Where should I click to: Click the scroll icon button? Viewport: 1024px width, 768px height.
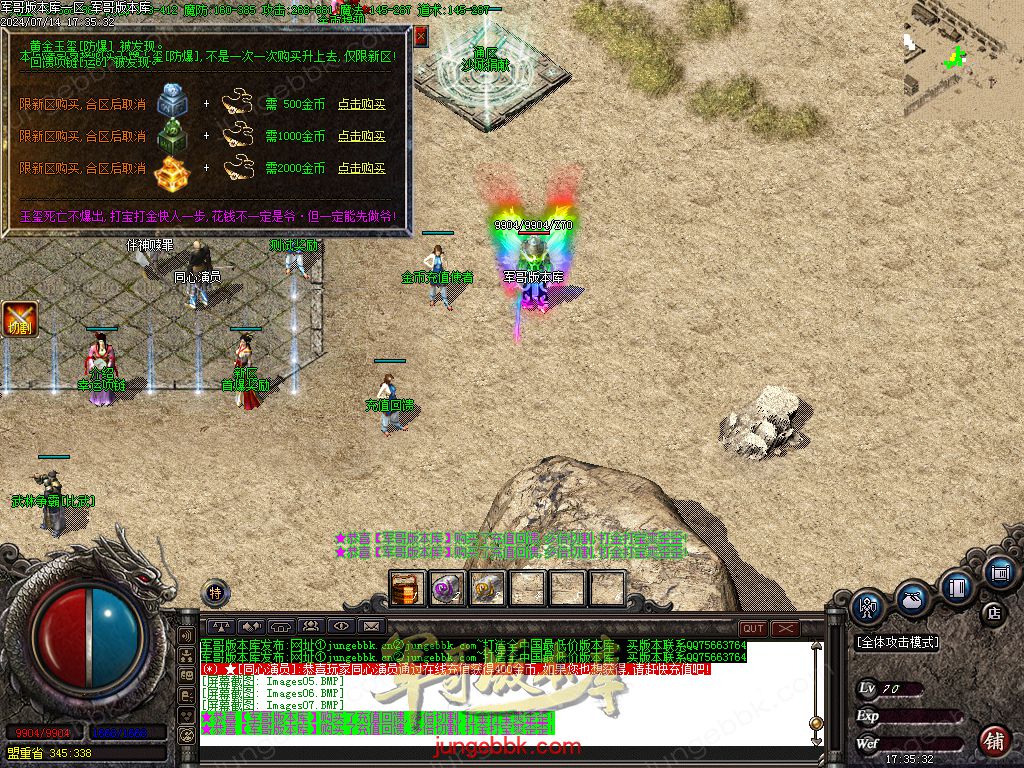[998, 573]
